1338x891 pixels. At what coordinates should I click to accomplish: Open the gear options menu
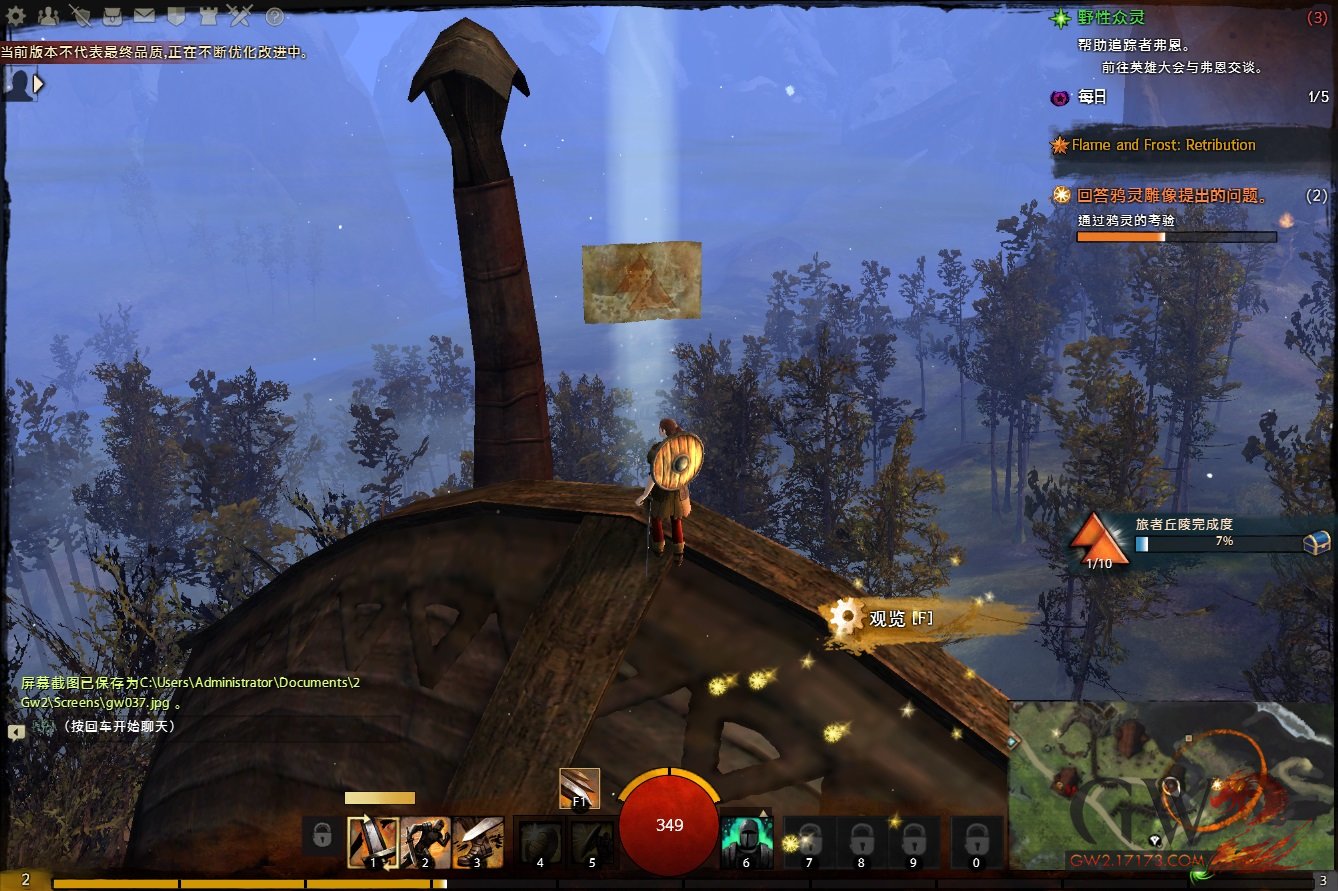[x=16, y=16]
